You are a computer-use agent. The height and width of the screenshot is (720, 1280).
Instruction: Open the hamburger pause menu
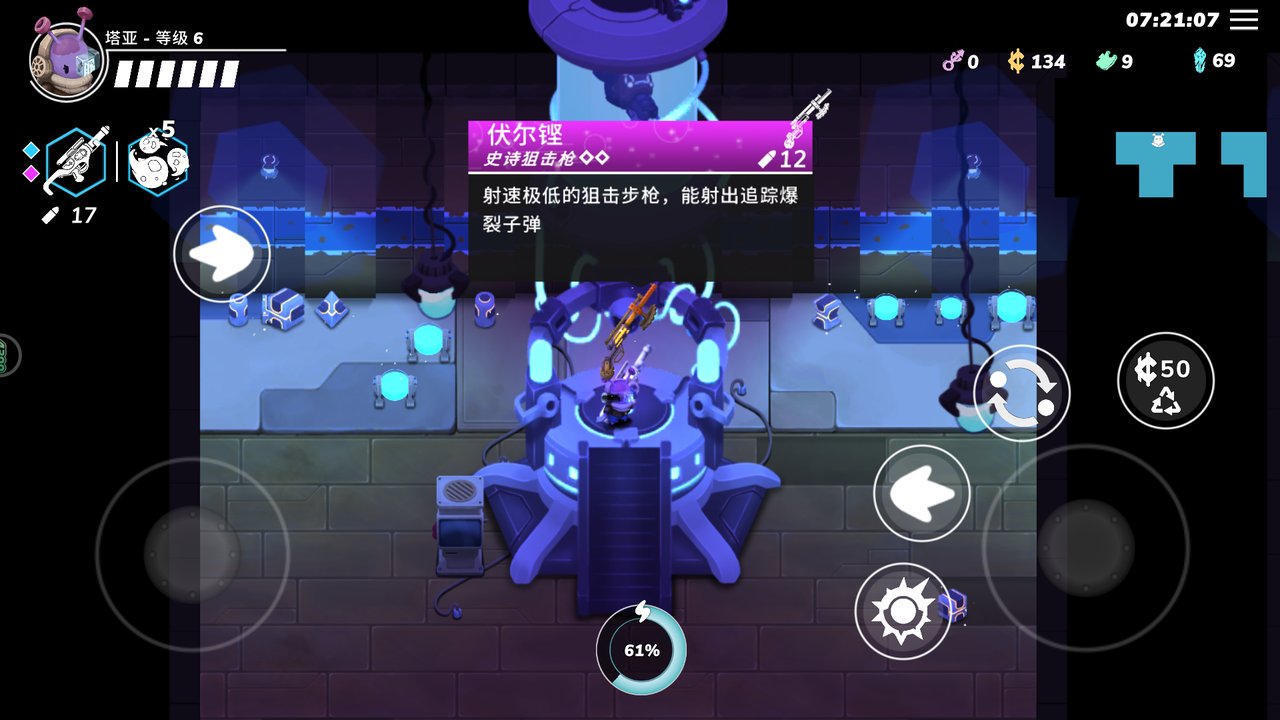pyautogui.click(x=1244, y=20)
